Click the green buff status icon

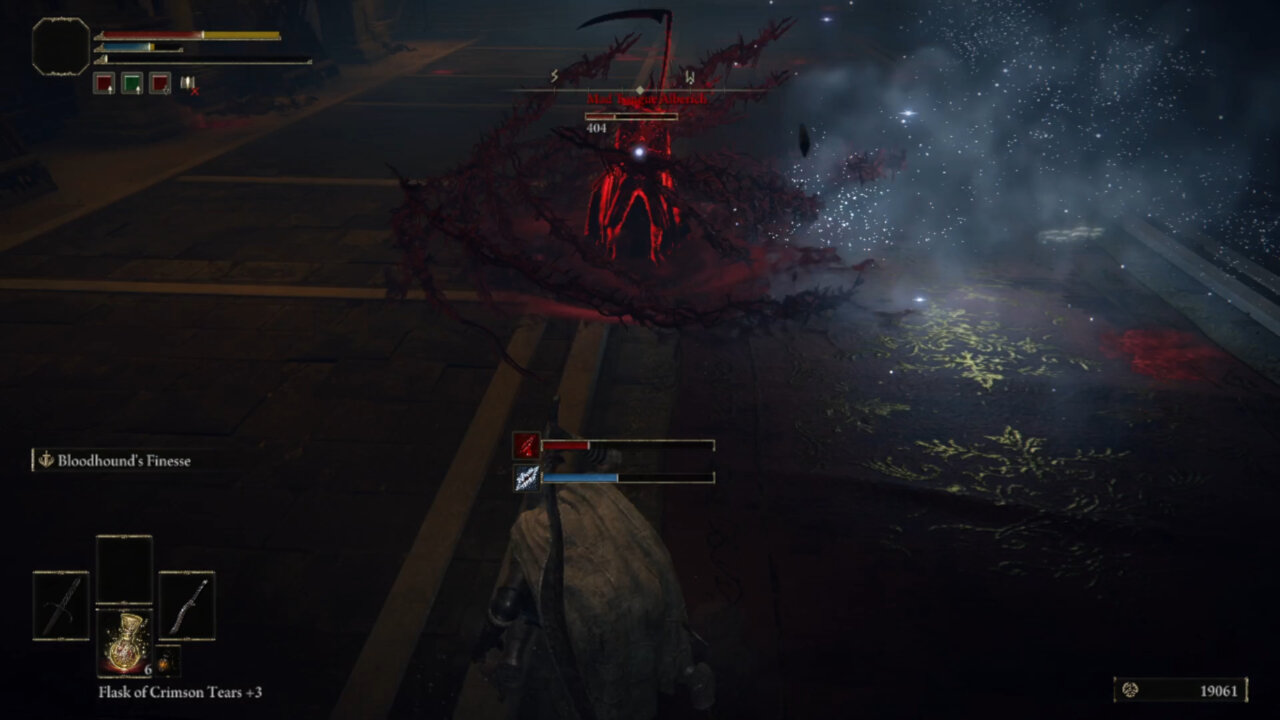131,84
